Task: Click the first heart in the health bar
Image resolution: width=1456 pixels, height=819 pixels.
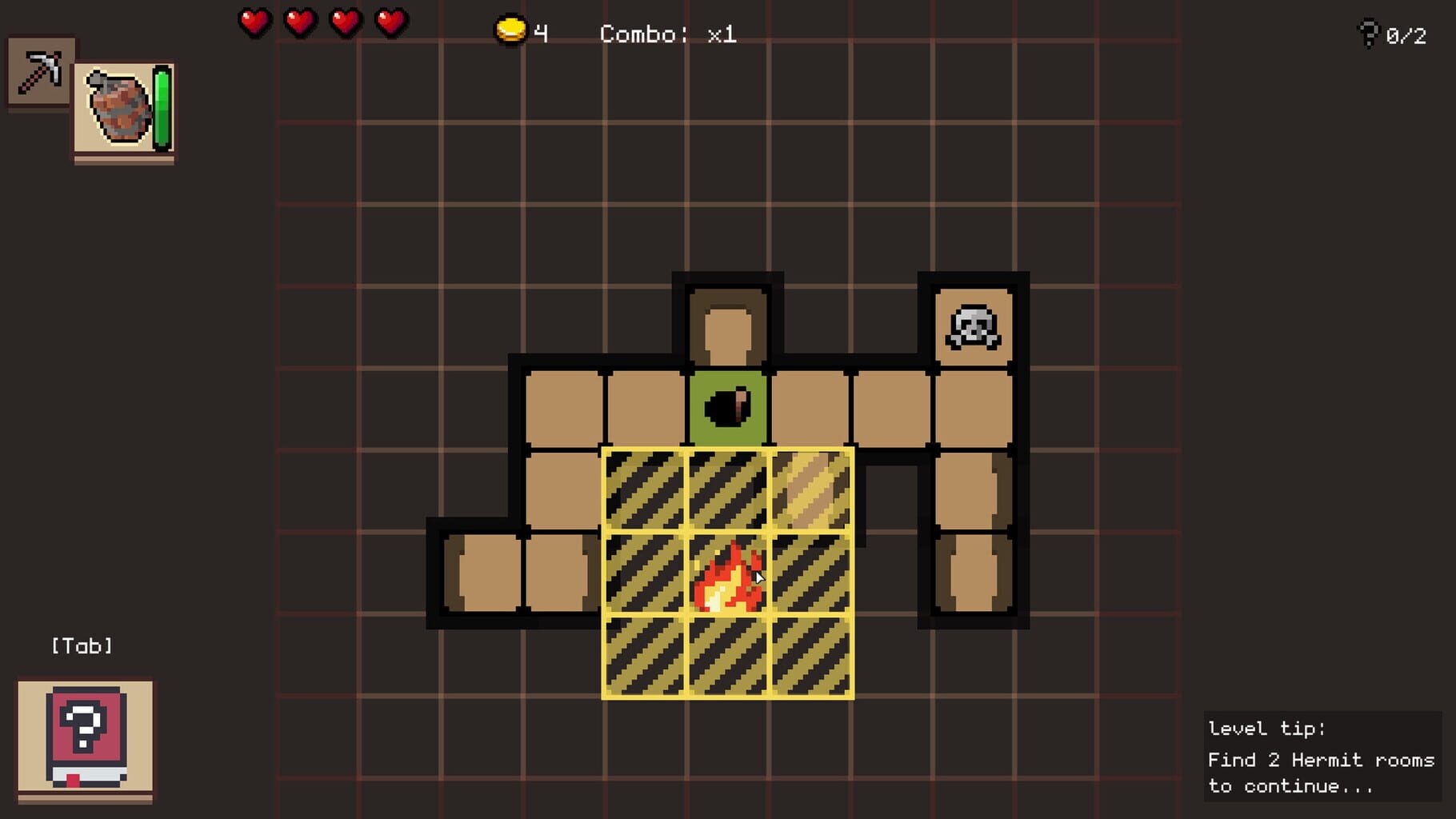Action: [254, 24]
